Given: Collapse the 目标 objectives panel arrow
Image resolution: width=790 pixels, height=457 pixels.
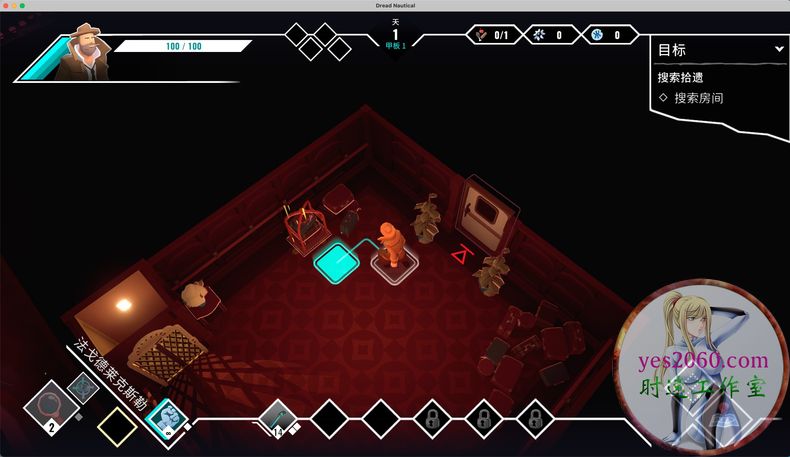Looking at the screenshot, I should click(x=779, y=49).
